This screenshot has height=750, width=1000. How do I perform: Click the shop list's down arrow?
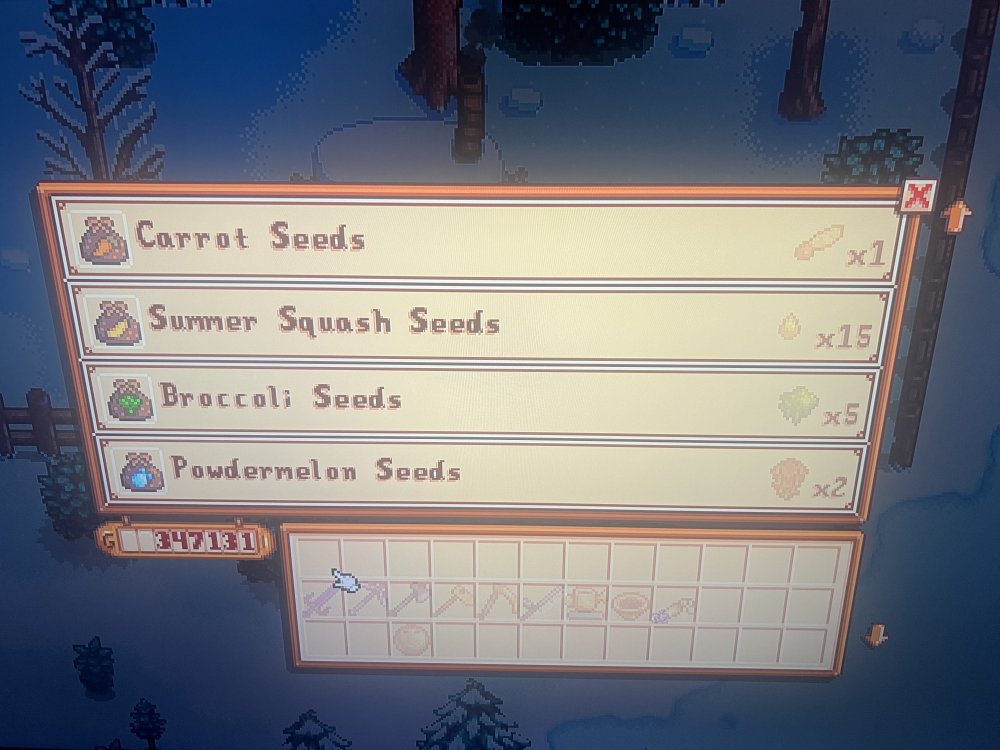(x=875, y=635)
